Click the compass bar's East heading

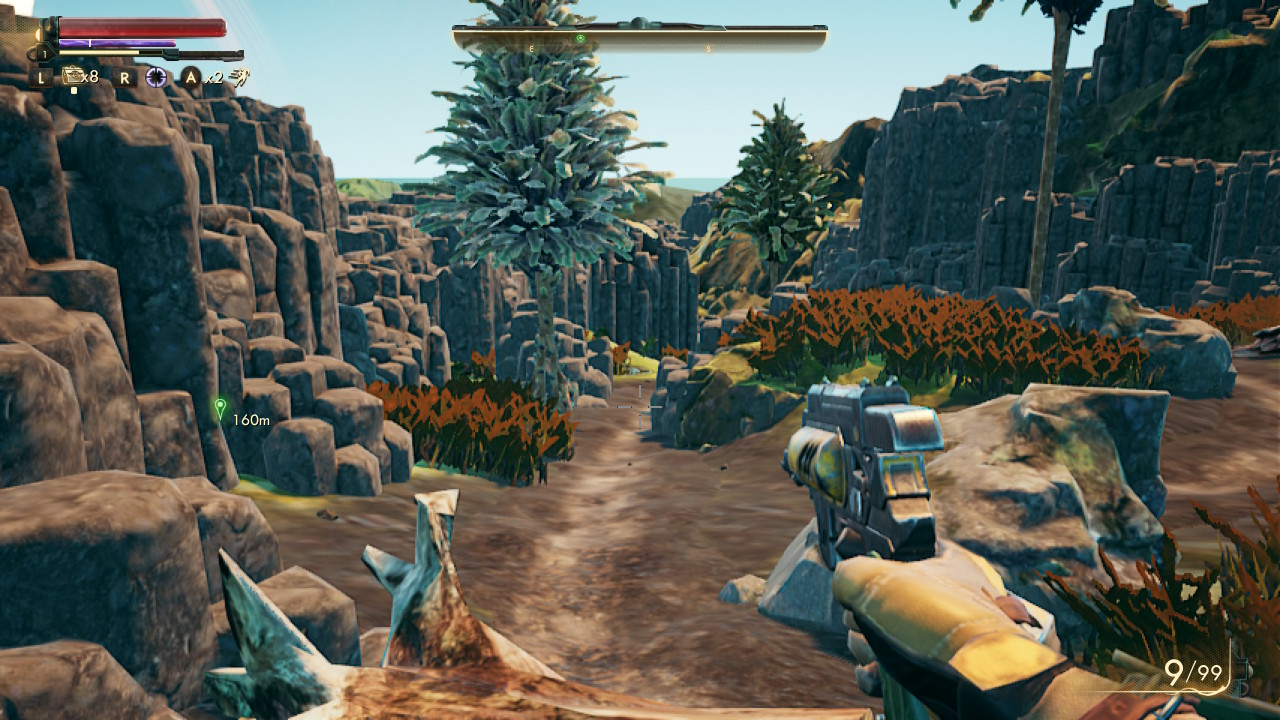click(x=531, y=48)
